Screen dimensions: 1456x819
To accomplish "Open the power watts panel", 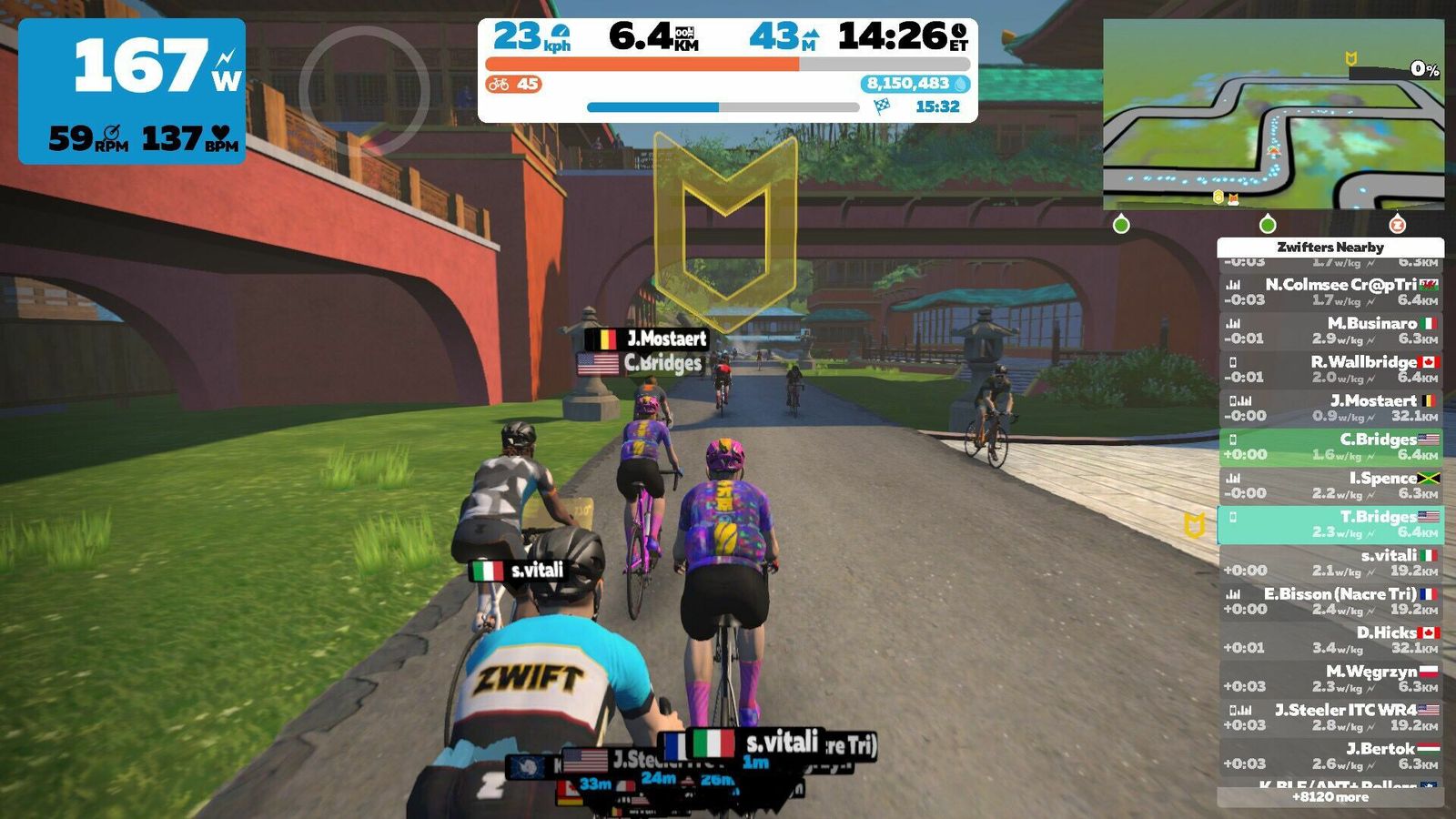I will click(x=132, y=91).
